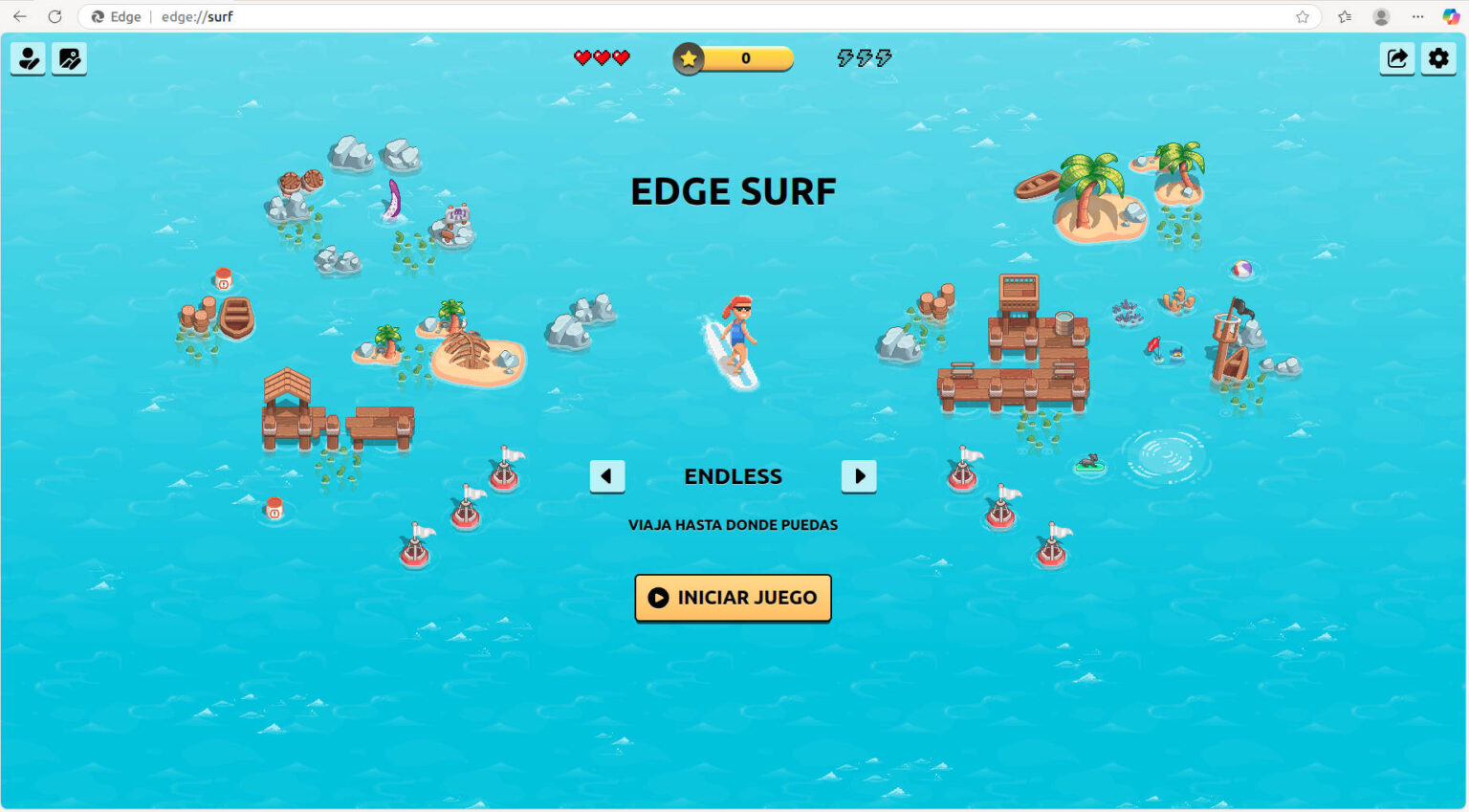Select the ENDLESS mode label
Viewport: 1469px width, 812px height.
[733, 475]
